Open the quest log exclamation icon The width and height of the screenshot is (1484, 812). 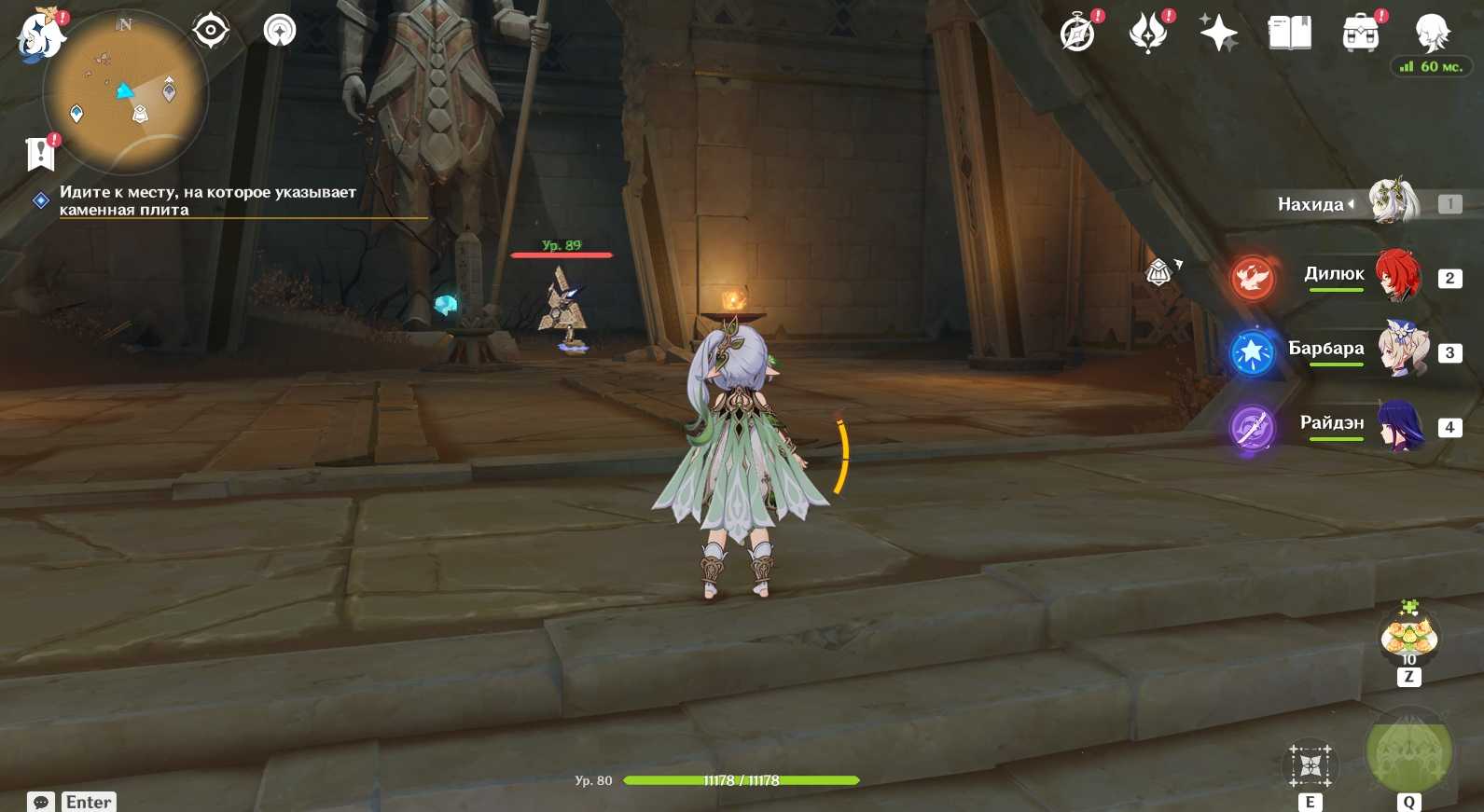[40, 153]
